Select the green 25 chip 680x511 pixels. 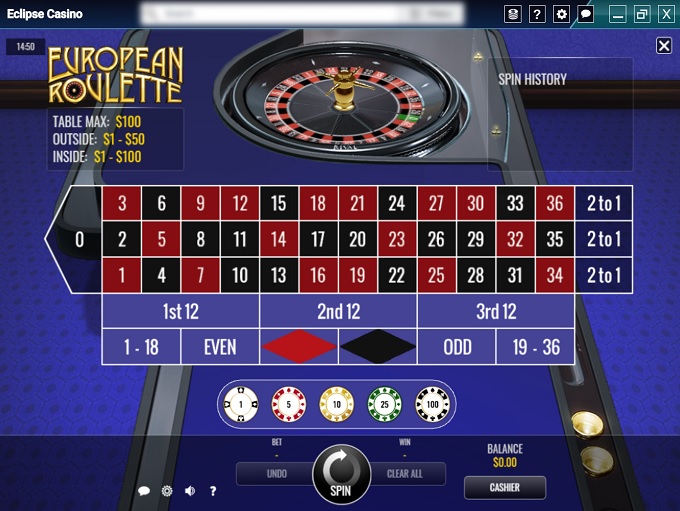tap(384, 404)
